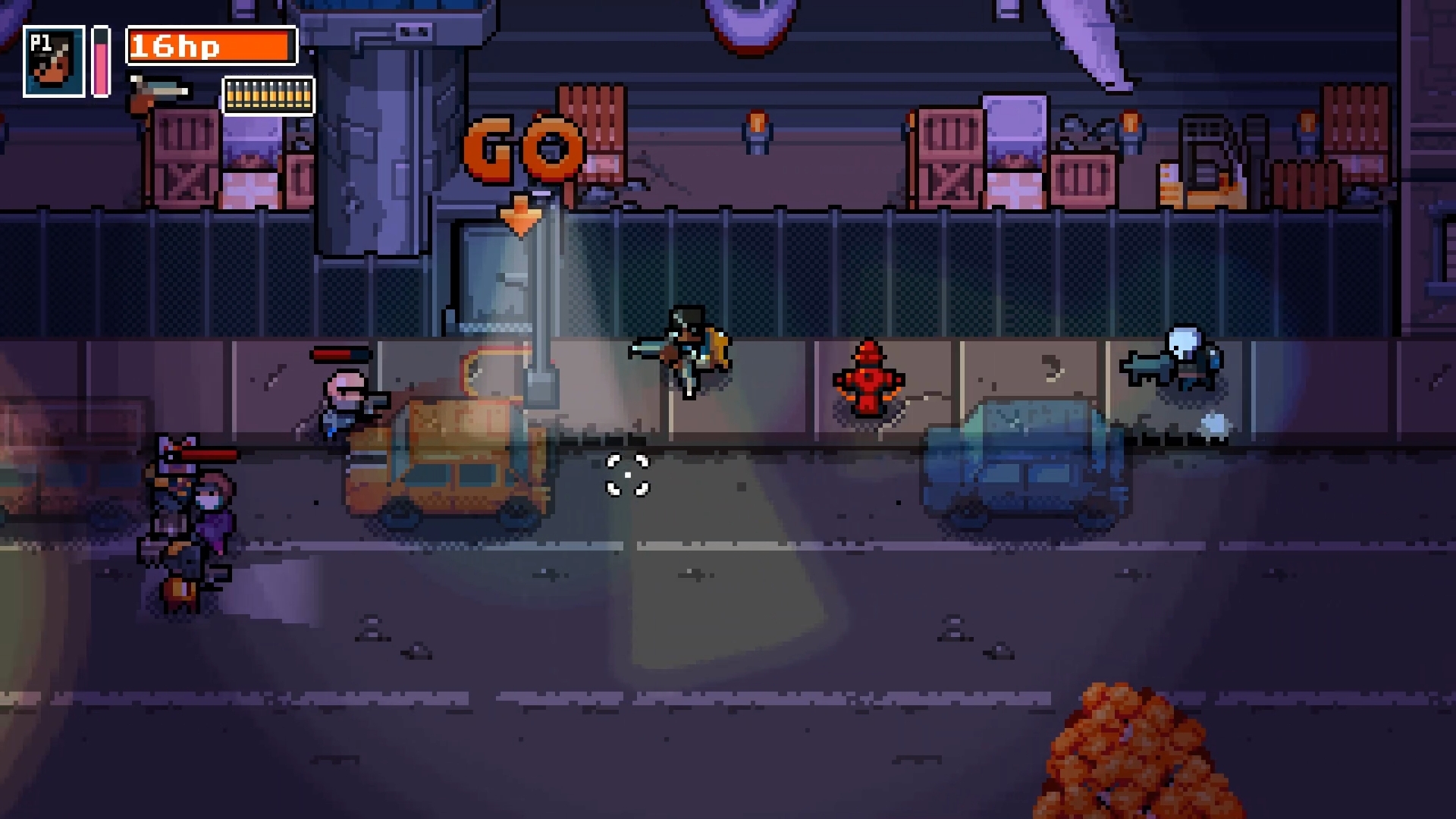Click the 16hp health bar
1456x819 pixels.
[210, 47]
